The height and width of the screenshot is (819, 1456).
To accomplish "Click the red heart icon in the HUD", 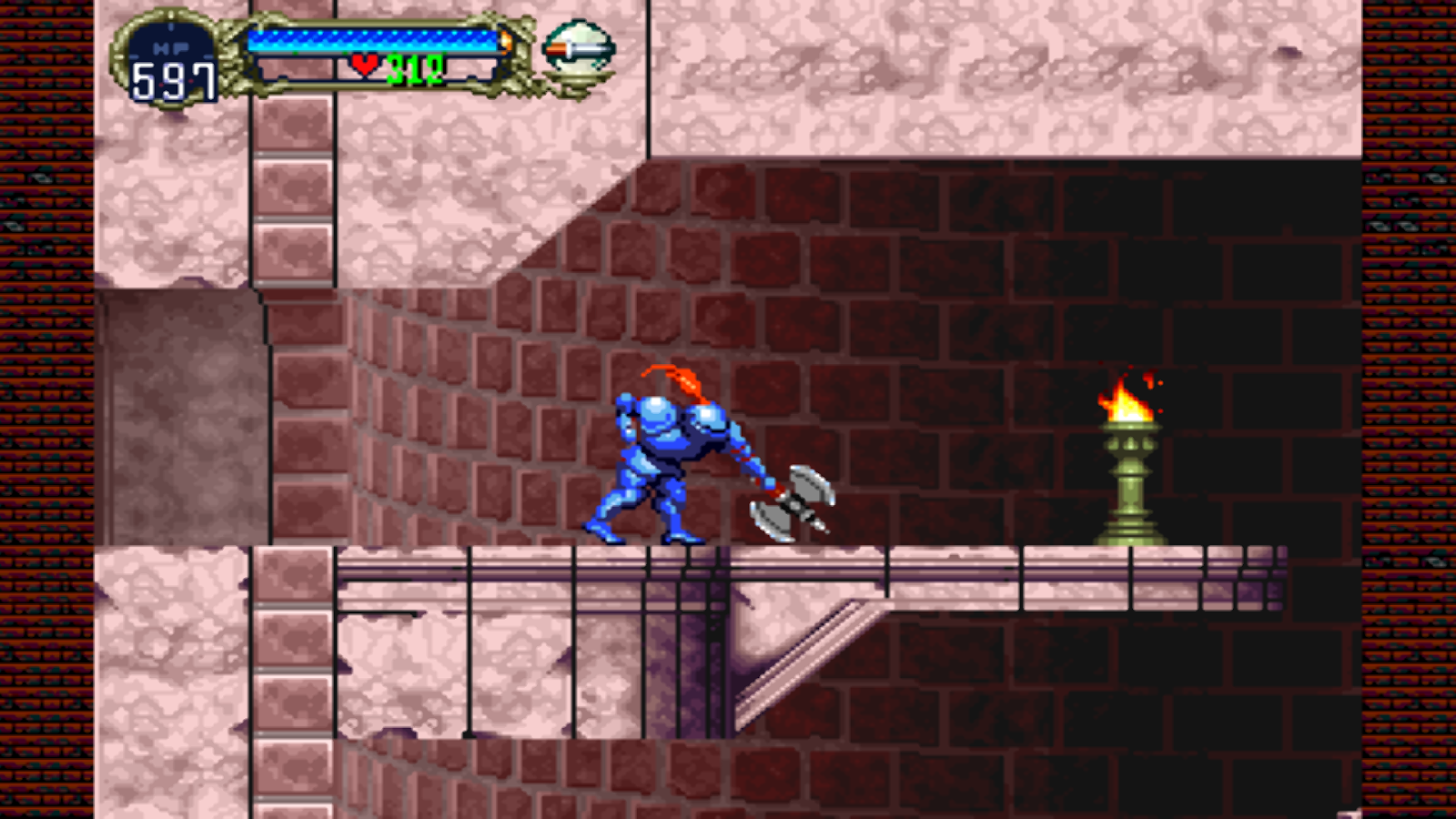I will [x=365, y=64].
